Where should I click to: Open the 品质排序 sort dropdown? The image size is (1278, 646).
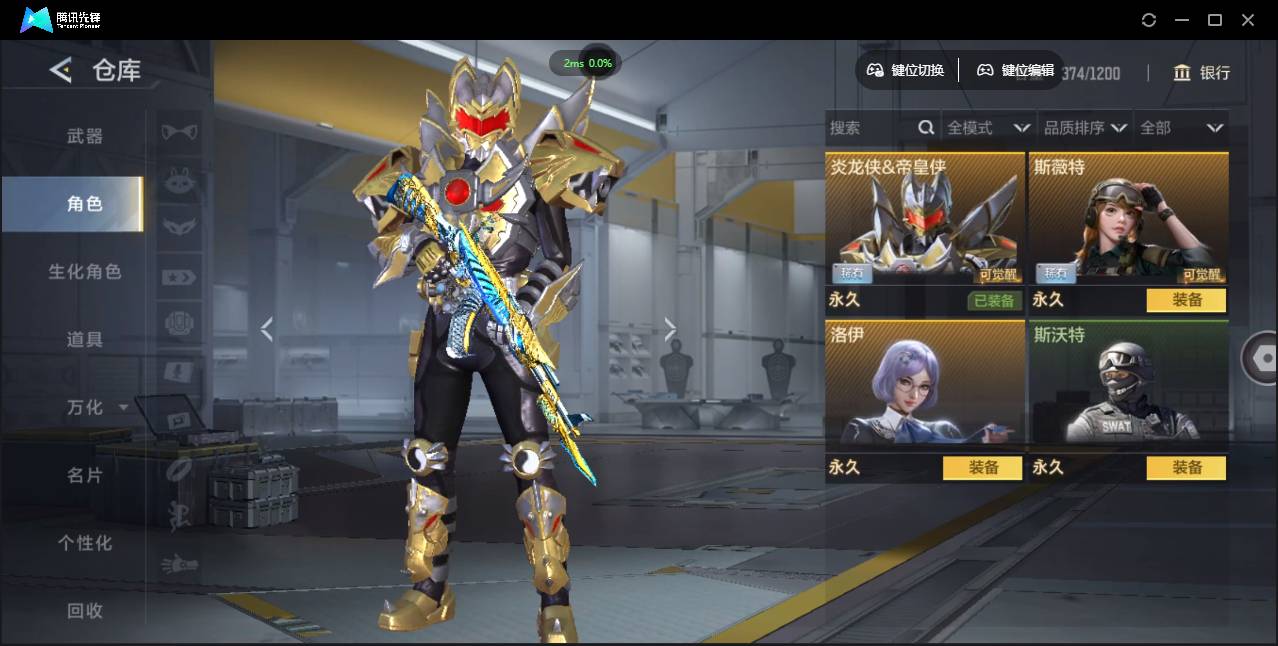1085,128
